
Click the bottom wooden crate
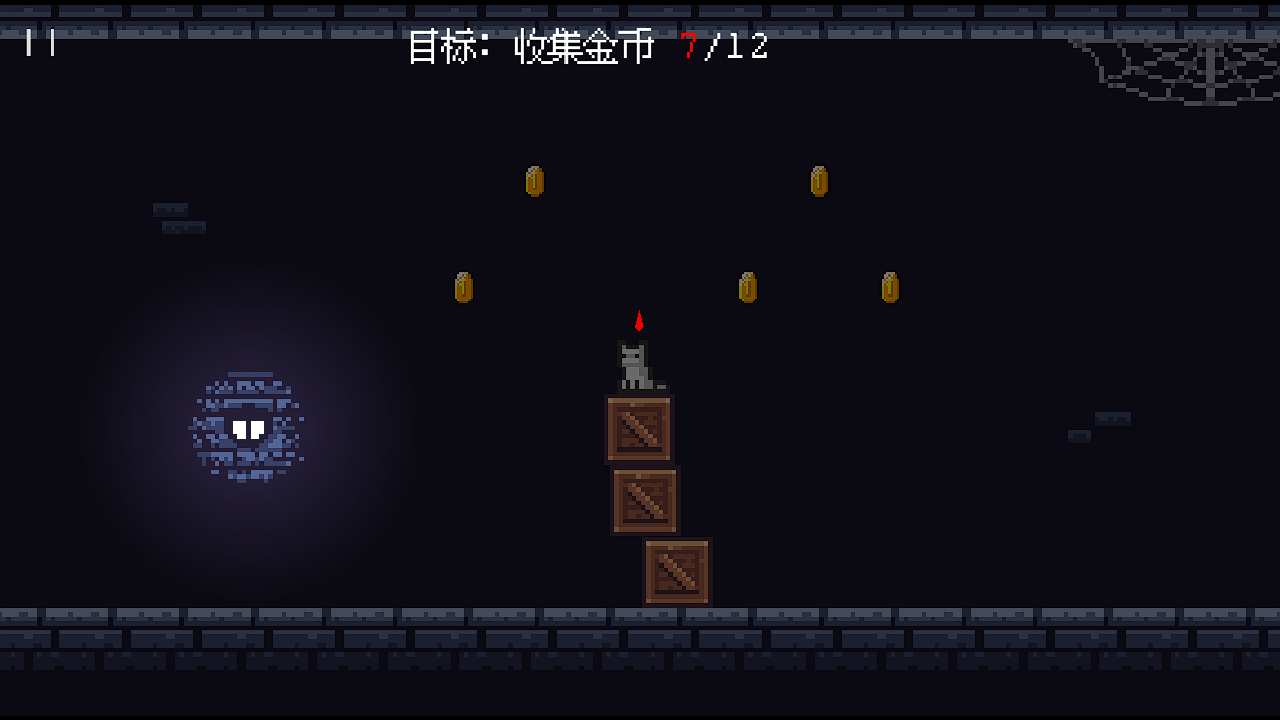tap(678, 570)
